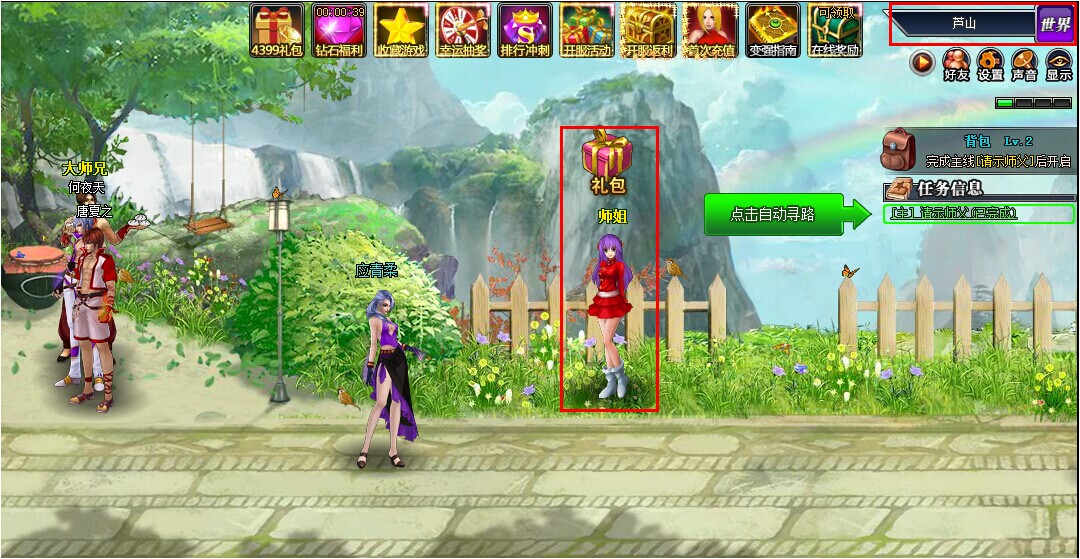1080x559 pixels.
Task: Toggle the 声音 sound icon
Action: [x=1024, y=64]
